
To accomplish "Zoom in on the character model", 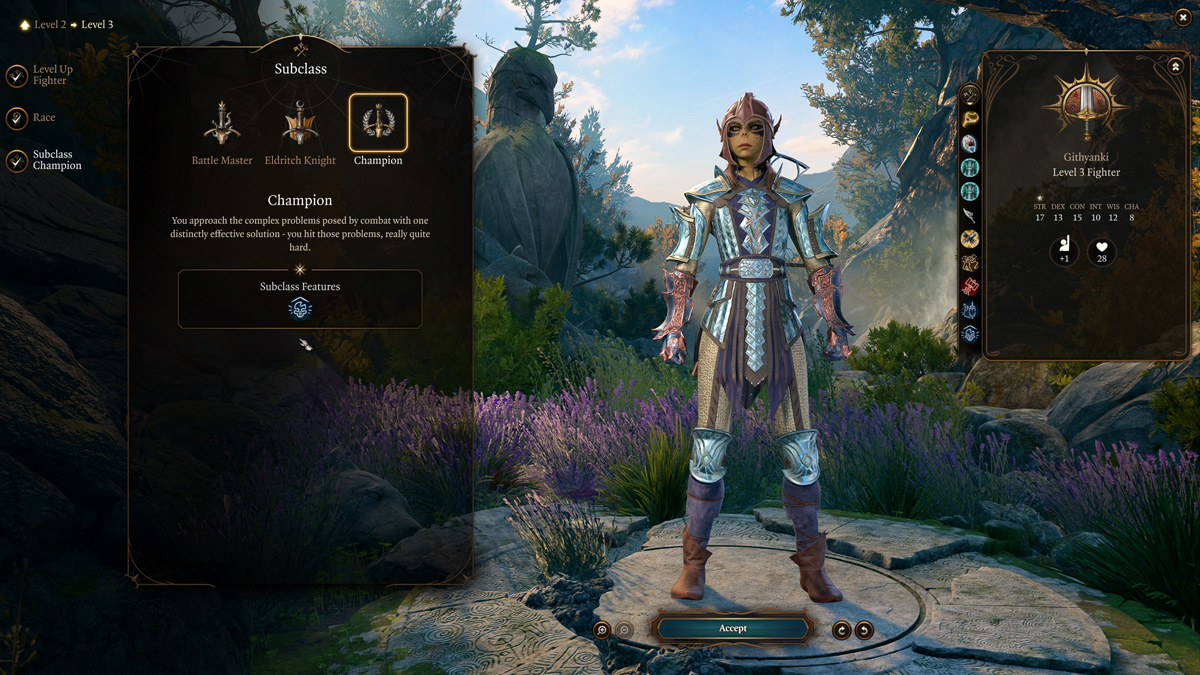I will pos(602,630).
